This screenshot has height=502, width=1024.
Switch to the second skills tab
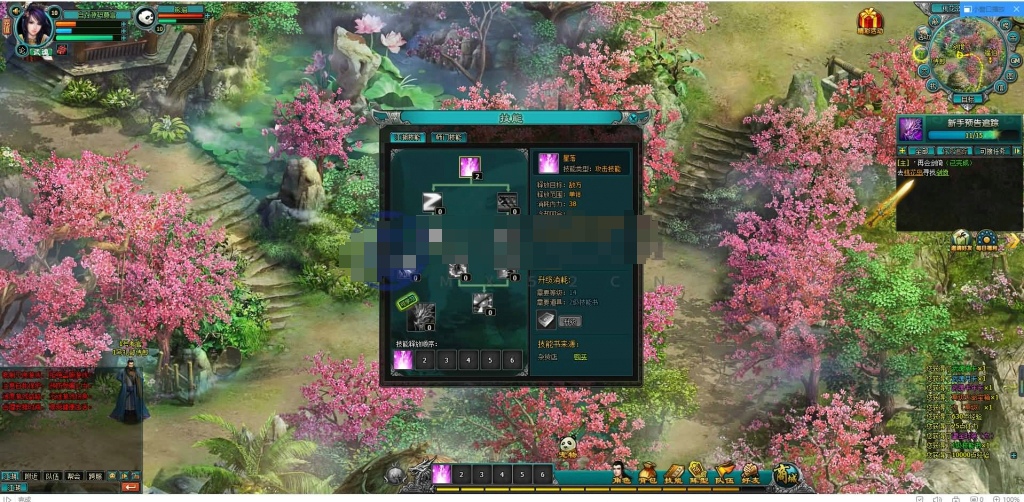(448, 137)
